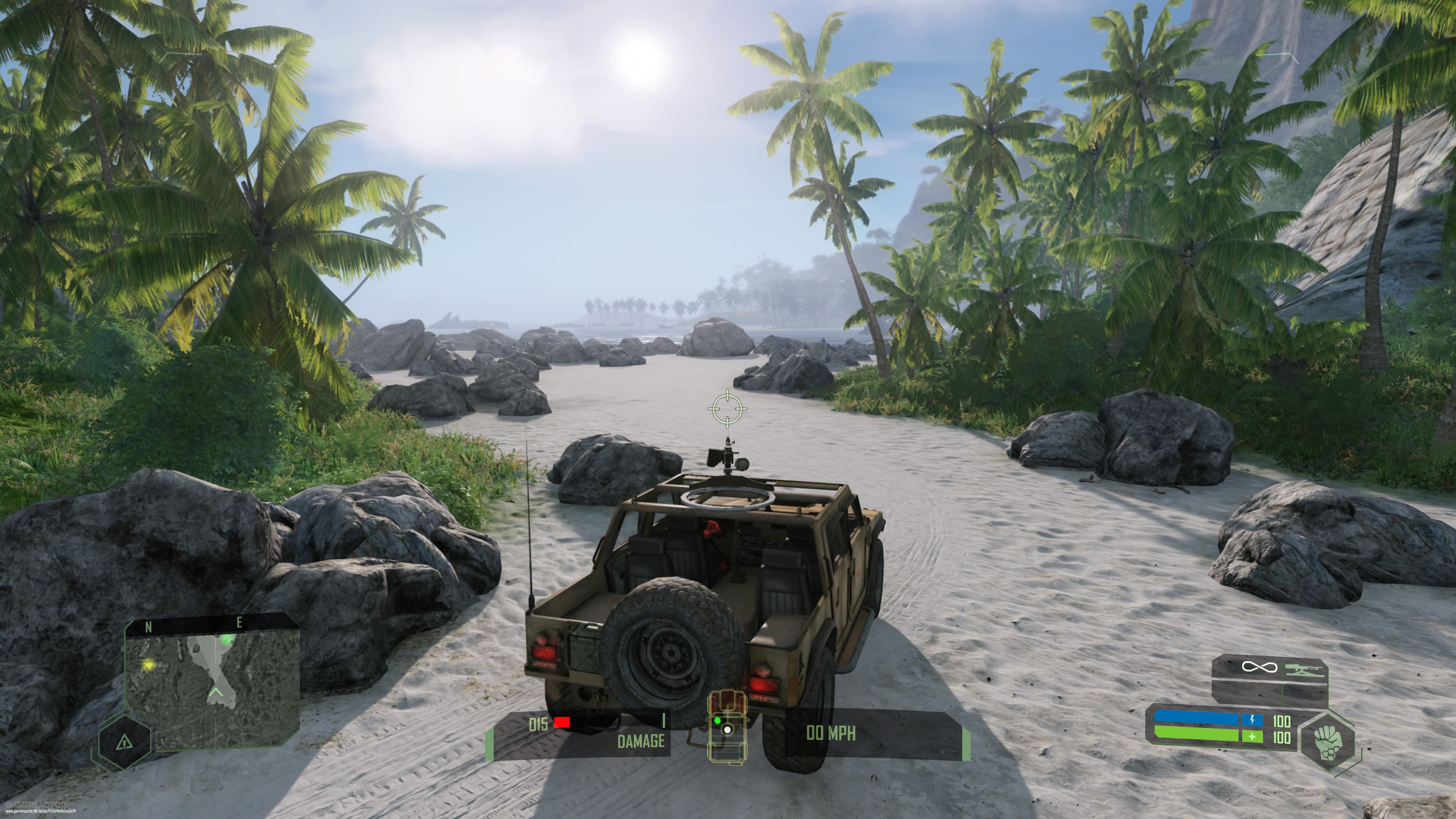Click the rifle weapon icon in ammo panel
The width and height of the screenshot is (1456, 819).
tap(1305, 670)
